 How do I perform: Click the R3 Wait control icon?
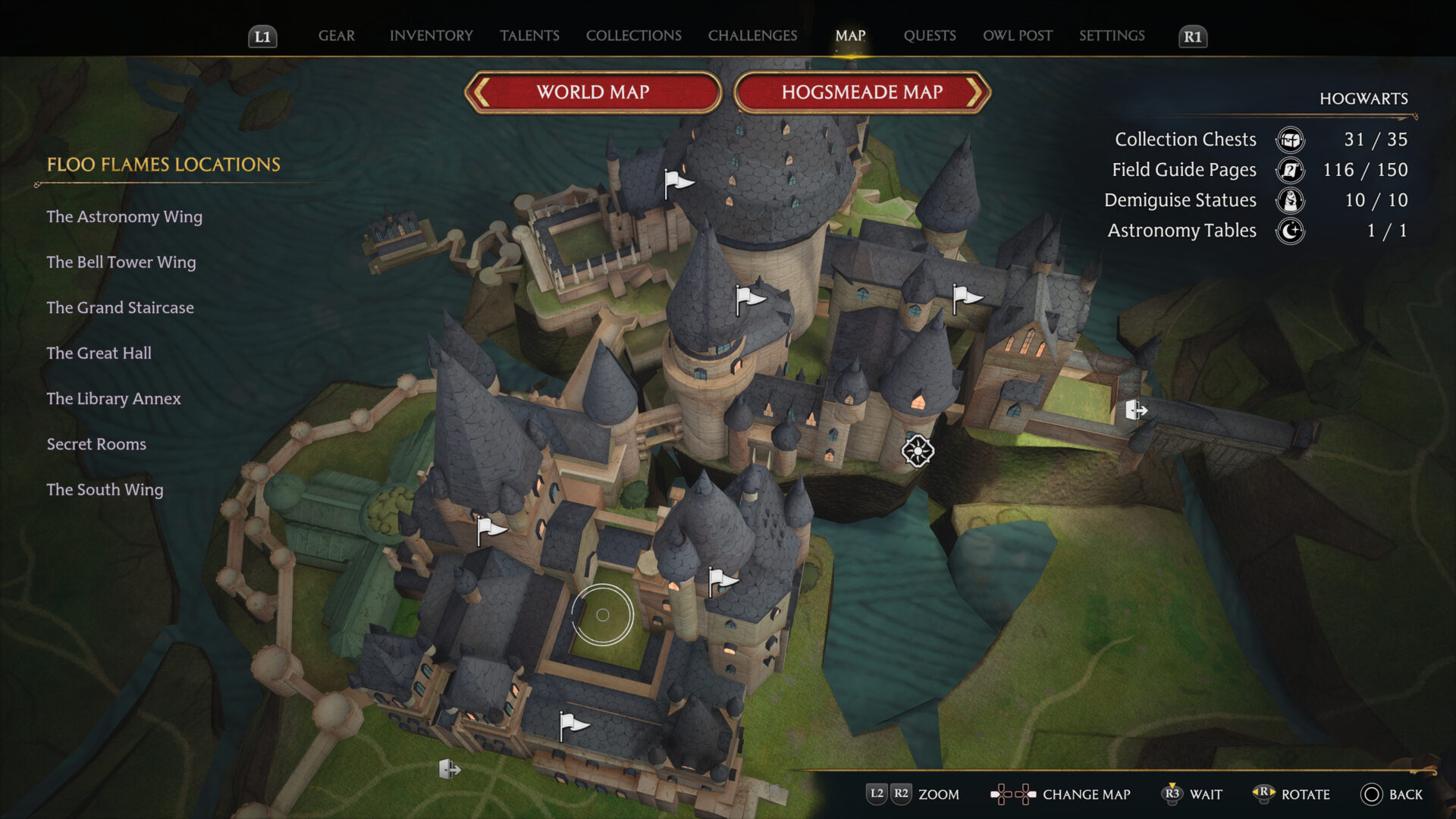[x=1172, y=794]
